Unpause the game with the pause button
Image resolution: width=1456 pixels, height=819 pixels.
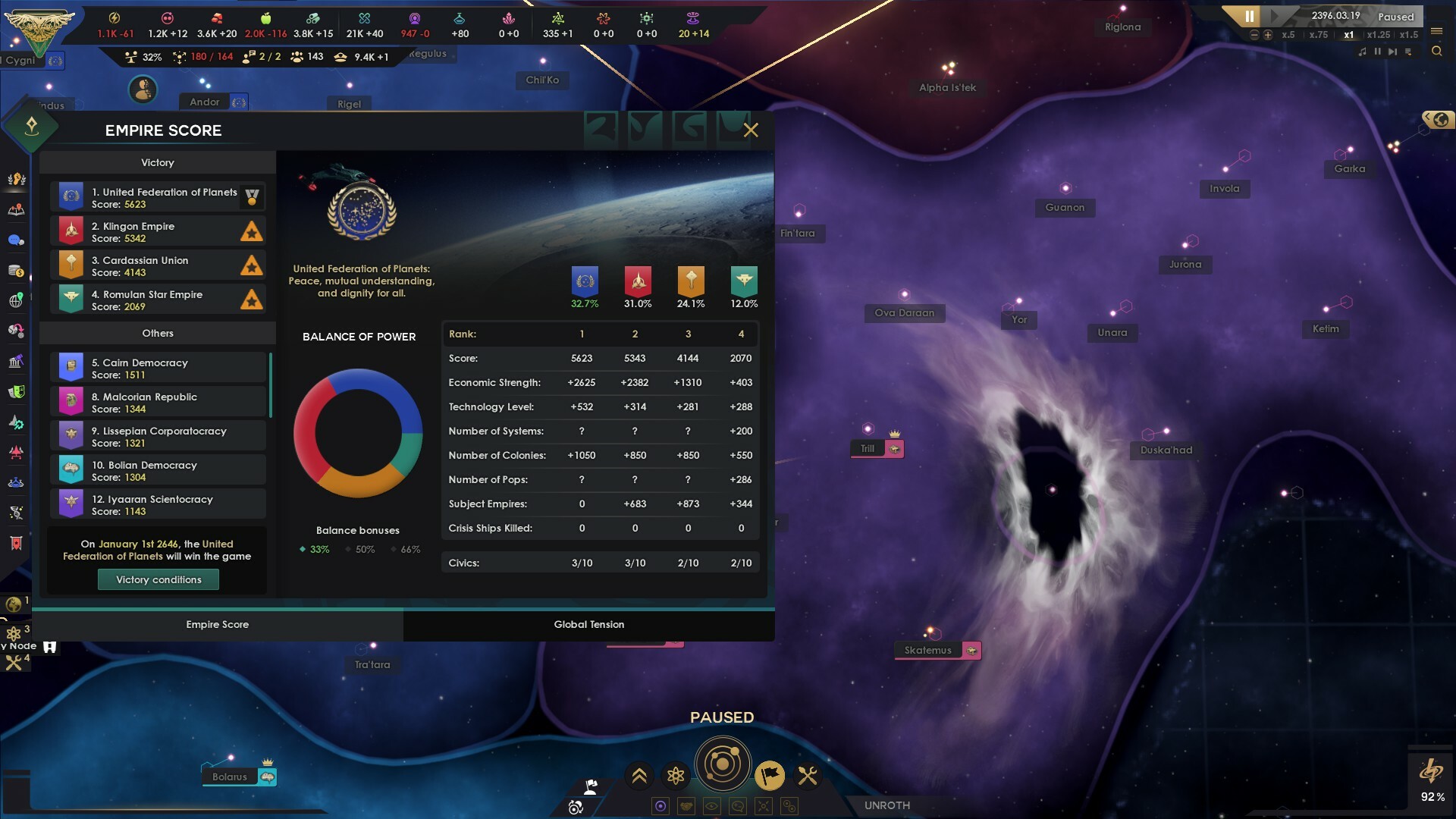1250,16
